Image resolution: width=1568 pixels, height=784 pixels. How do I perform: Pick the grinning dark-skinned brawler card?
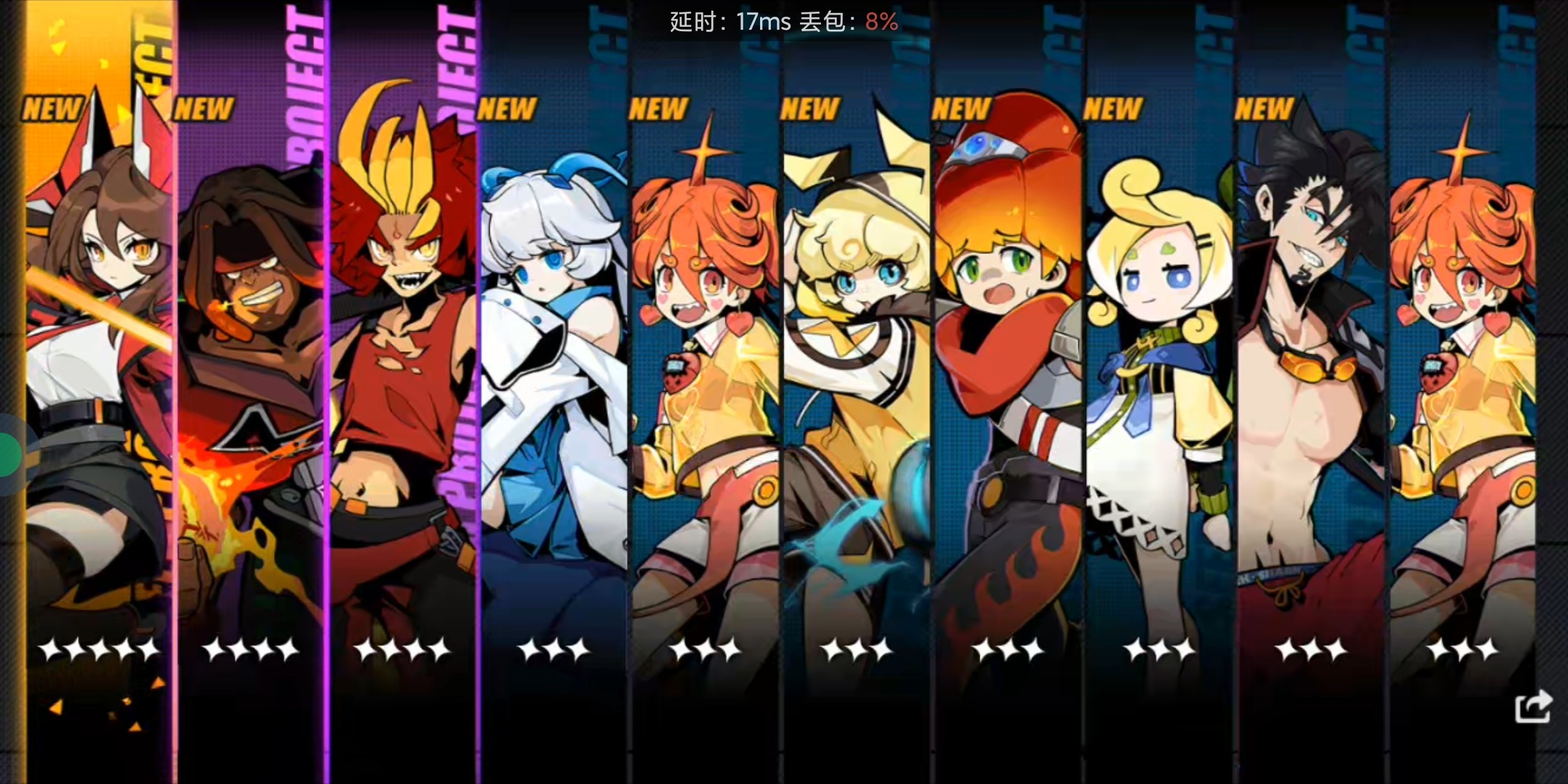pyautogui.click(x=250, y=363)
